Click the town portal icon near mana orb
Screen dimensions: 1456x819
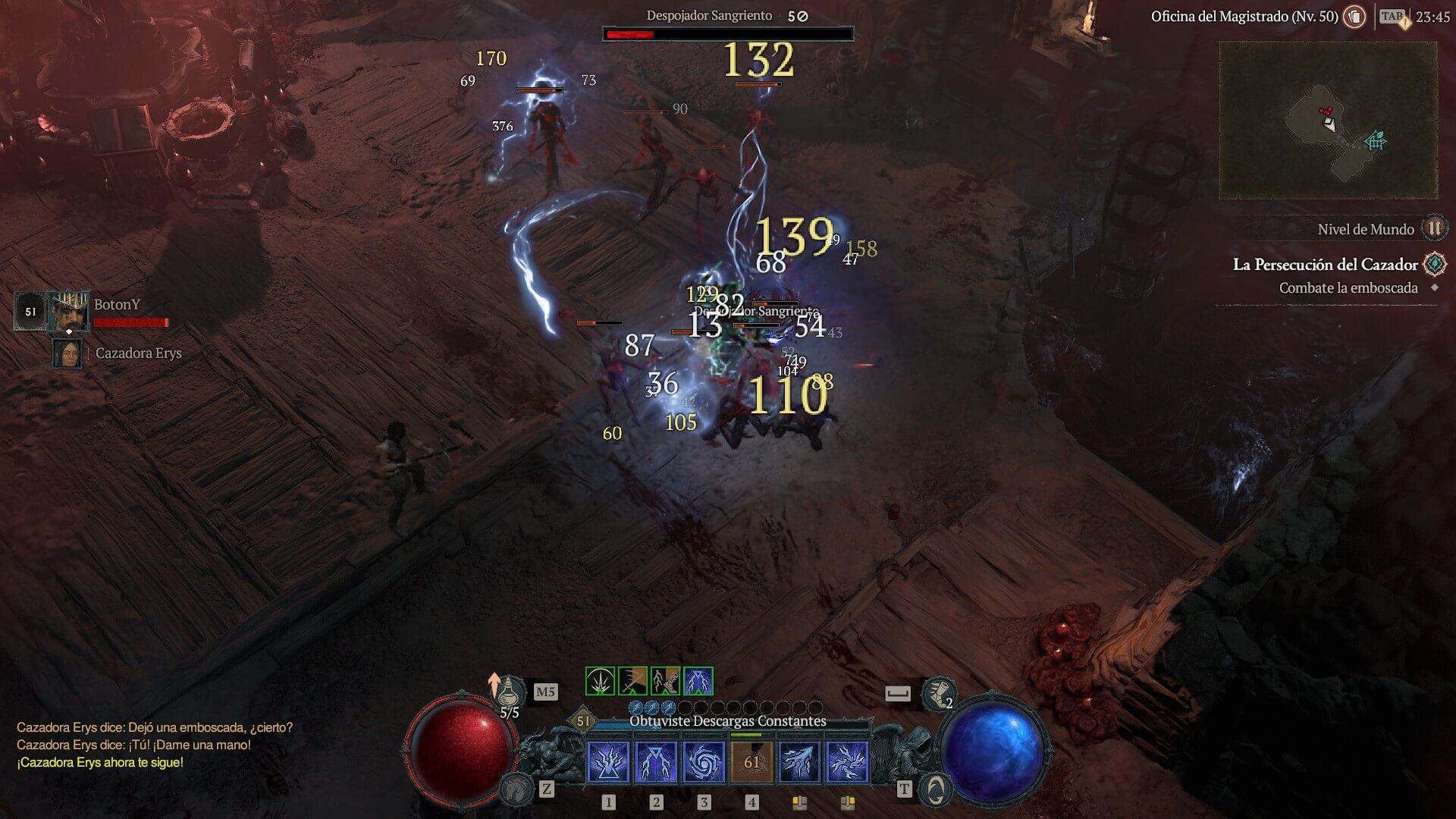935,789
